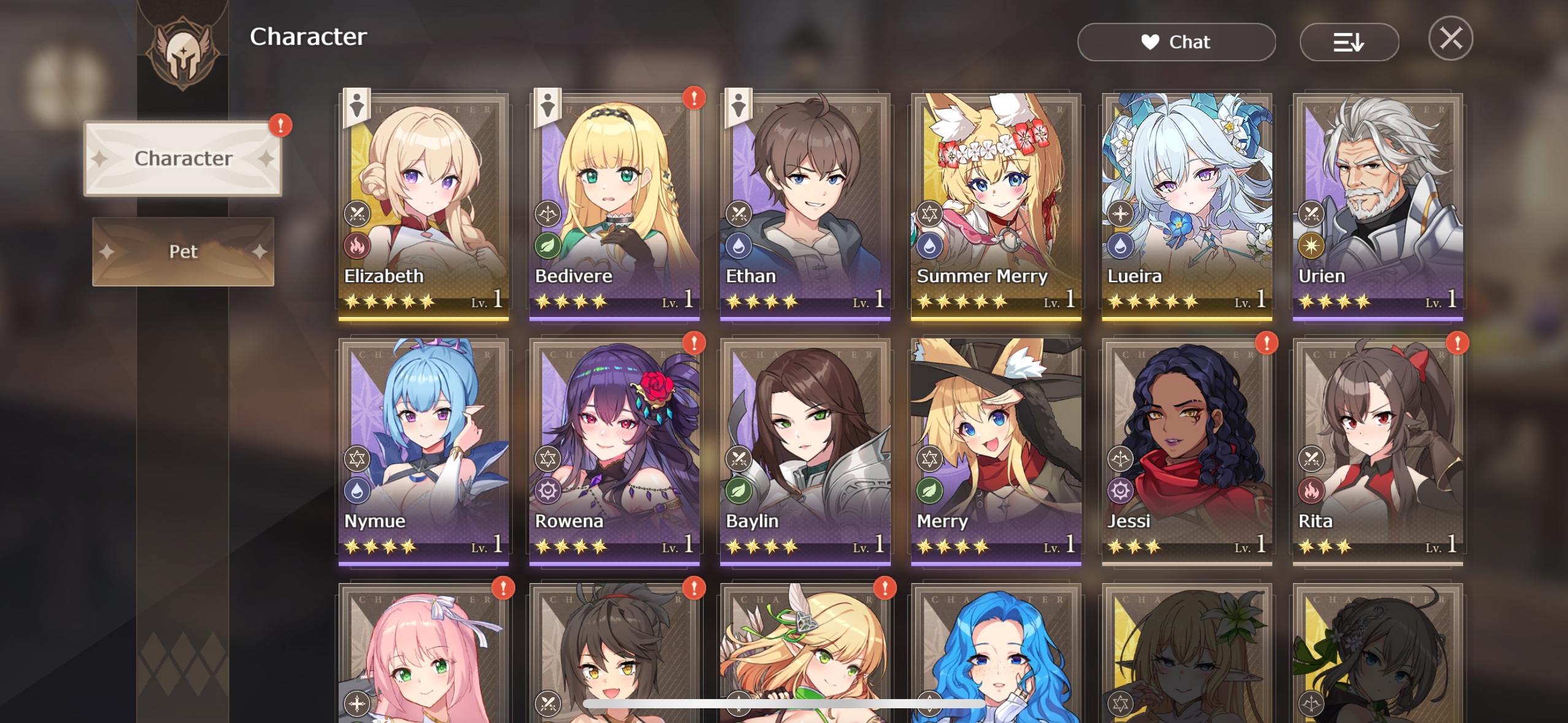This screenshot has height=723, width=1568.
Task: Select Baylin's character card
Action: 805,451
